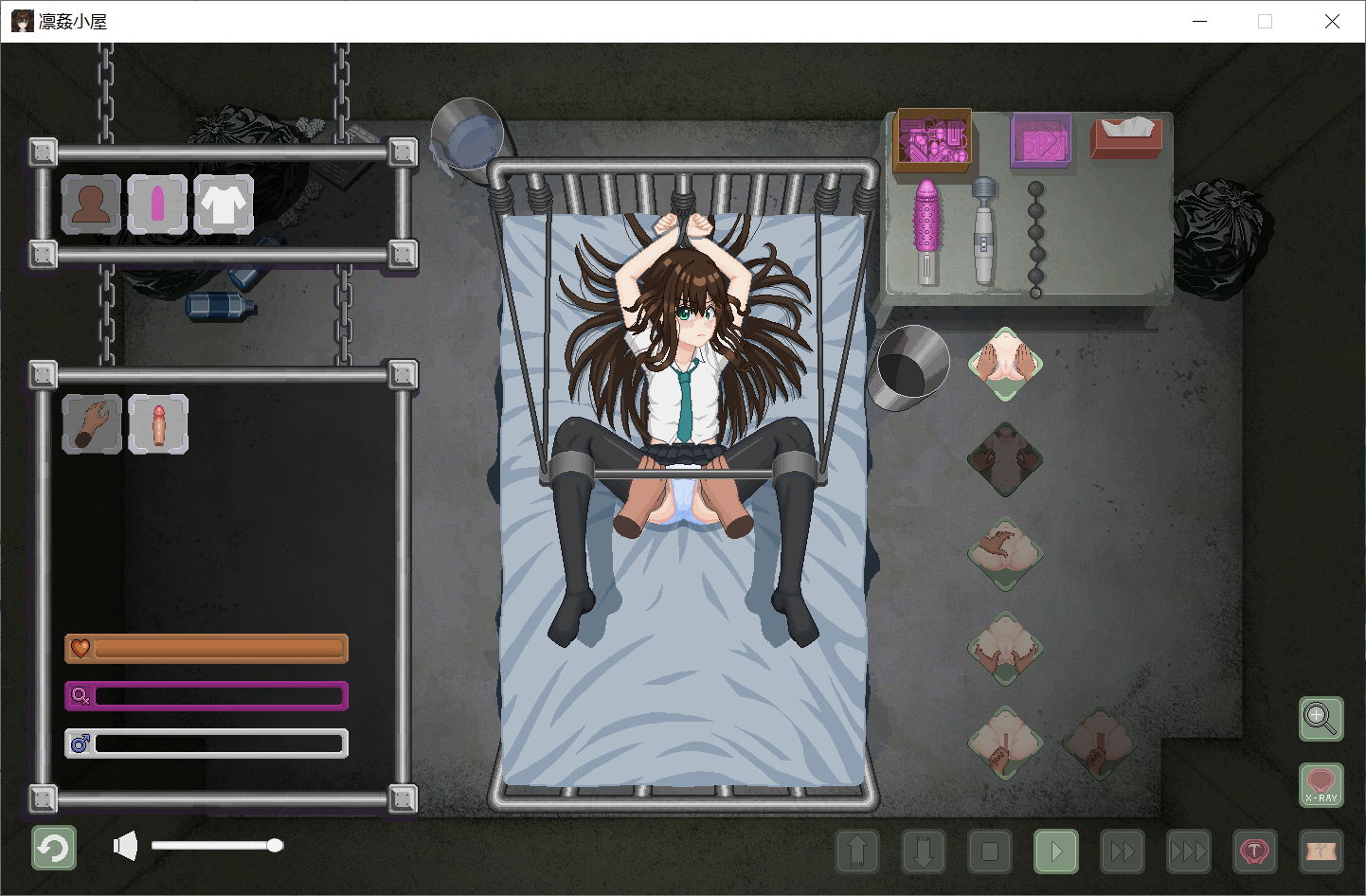Select the dildo tool icon
The width and height of the screenshot is (1366, 896).
pyautogui.click(x=158, y=423)
